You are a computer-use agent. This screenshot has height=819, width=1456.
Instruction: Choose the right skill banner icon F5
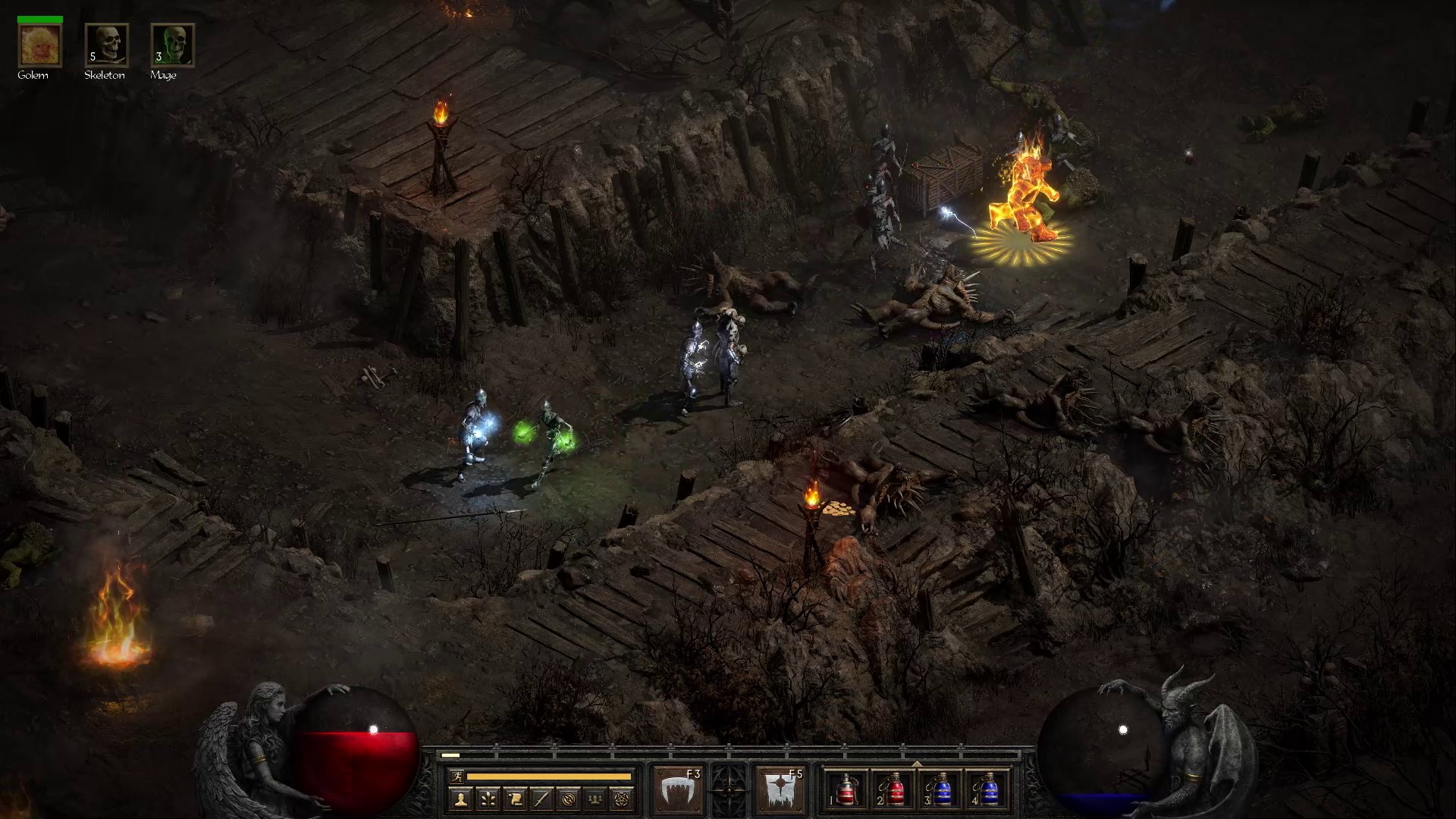tap(780, 789)
